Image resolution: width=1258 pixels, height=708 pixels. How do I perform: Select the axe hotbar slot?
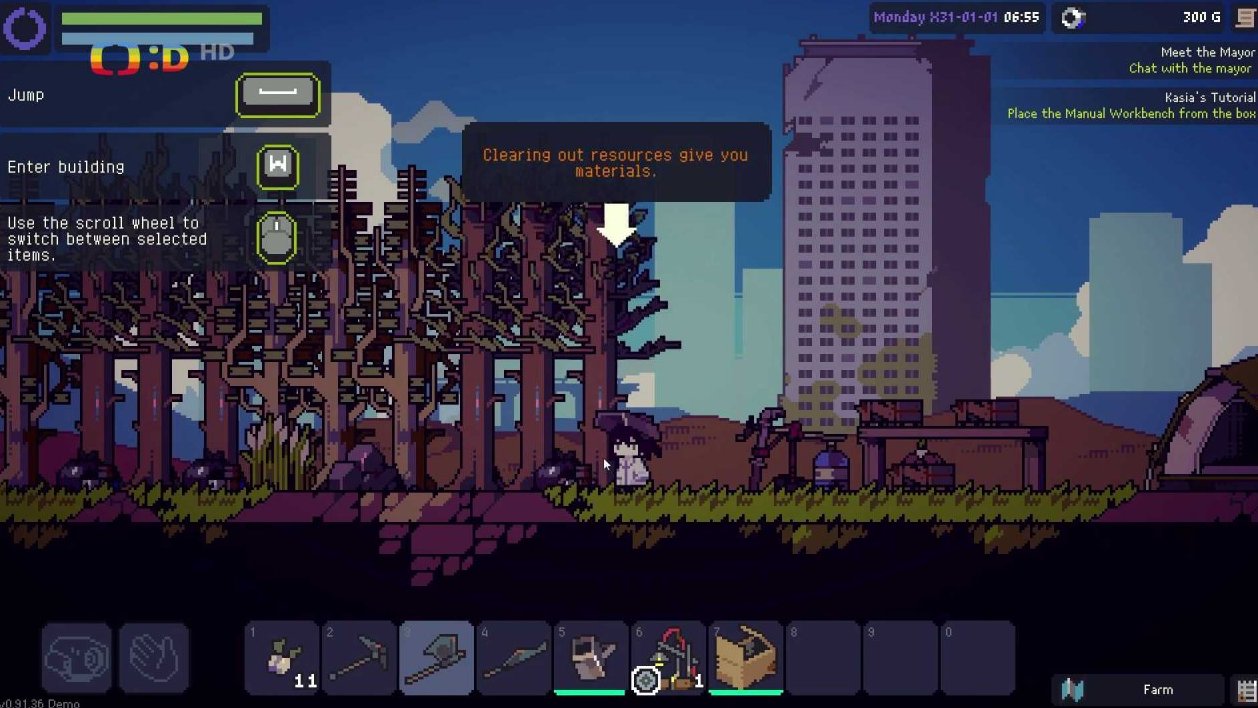[436, 658]
